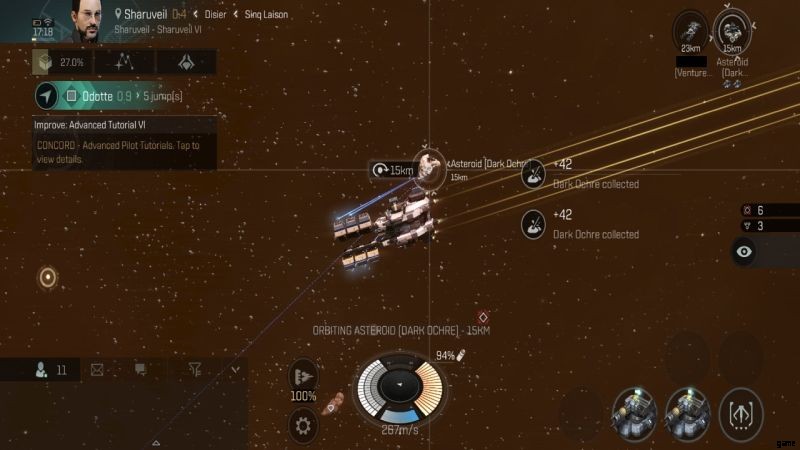Activate autopilot to Odotte
The height and width of the screenshot is (450, 800).
(x=47, y=97)
